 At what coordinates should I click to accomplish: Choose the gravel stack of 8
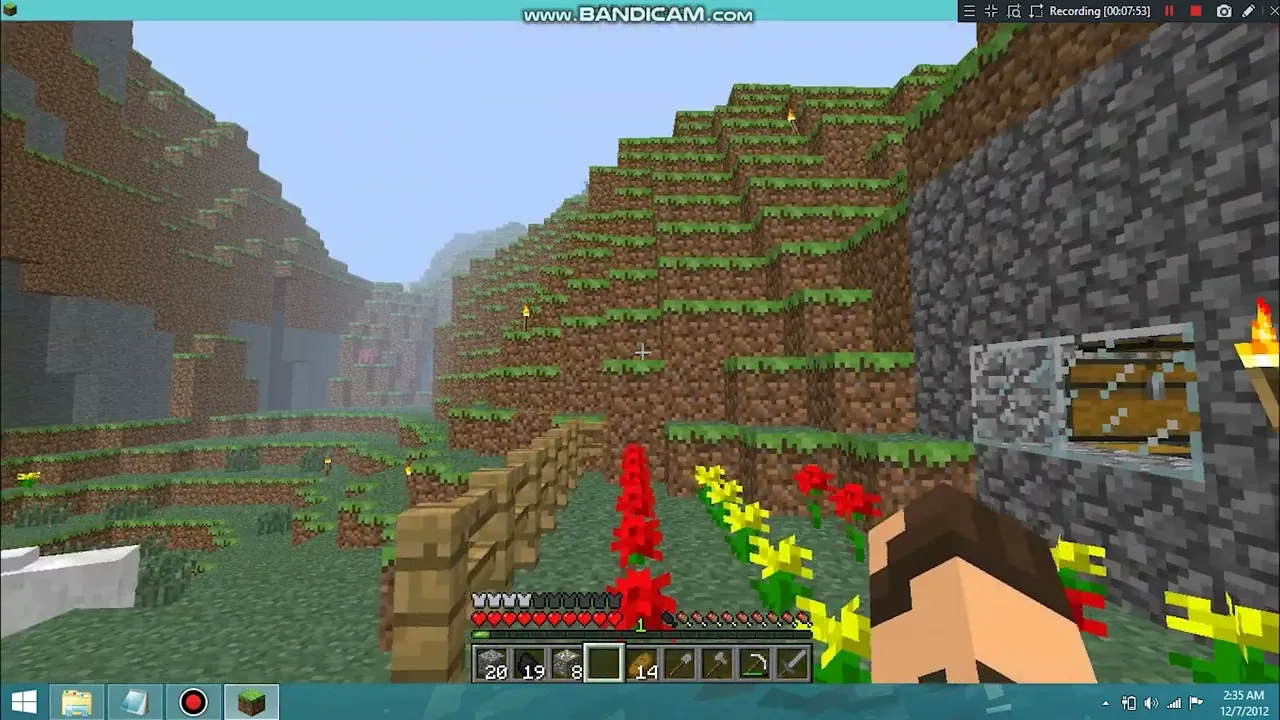click(566, 664)
